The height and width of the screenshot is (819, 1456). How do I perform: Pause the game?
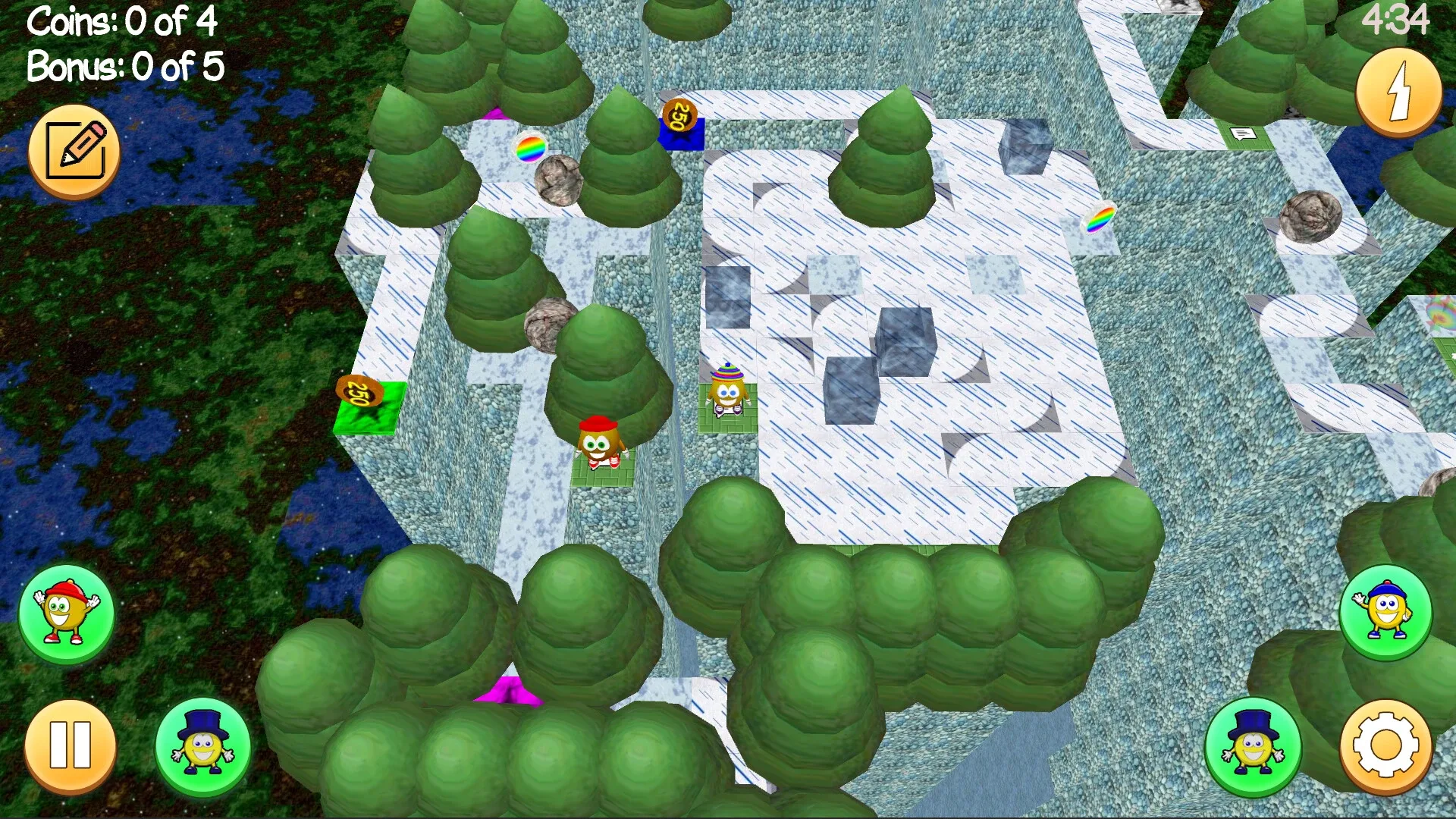[68, 747]
